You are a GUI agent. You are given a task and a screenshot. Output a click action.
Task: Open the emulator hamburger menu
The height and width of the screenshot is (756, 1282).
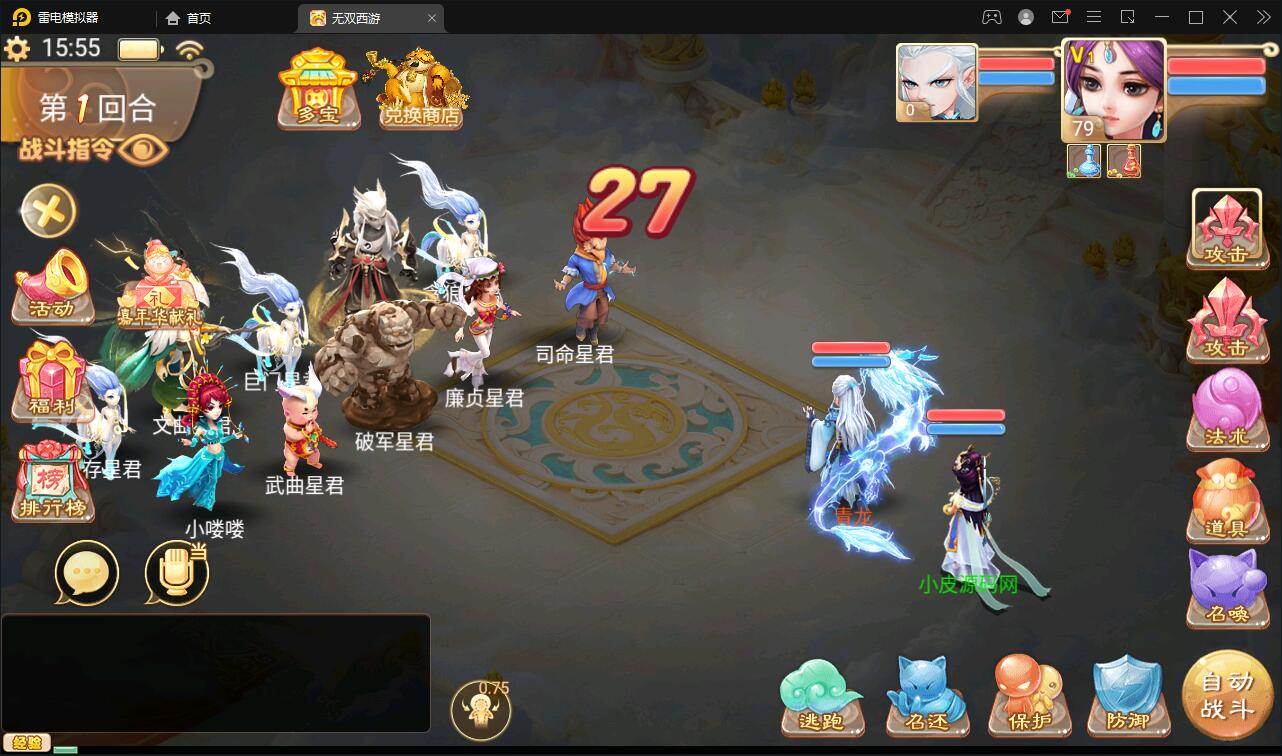tap(1094, 17)
